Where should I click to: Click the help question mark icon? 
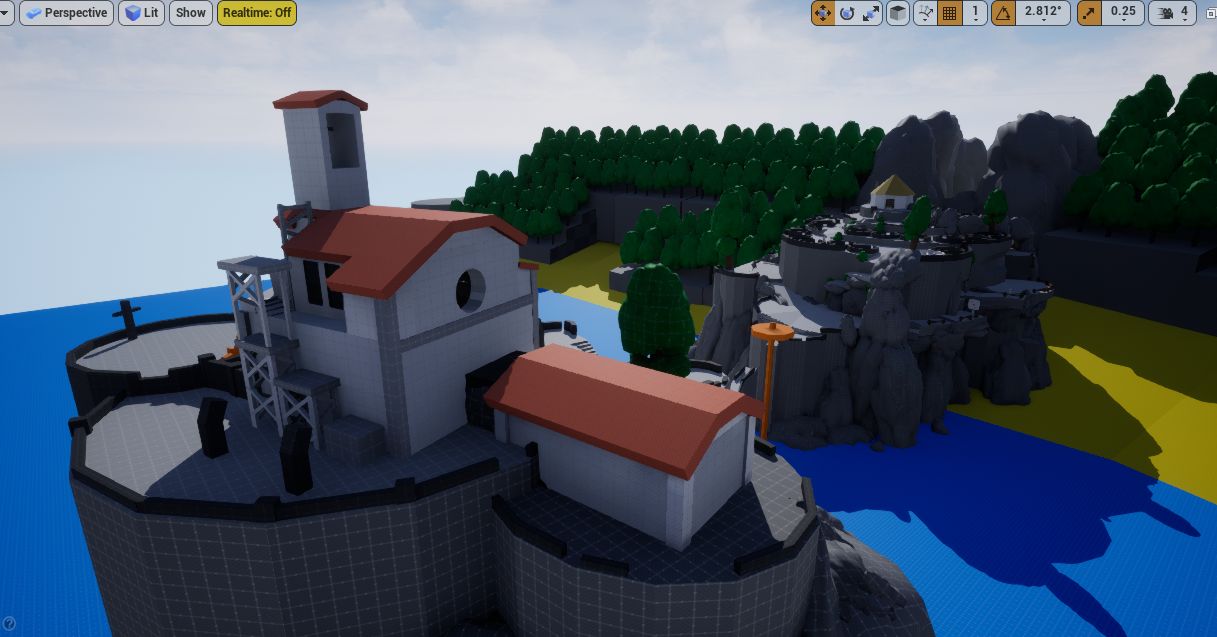coord(9,624)
